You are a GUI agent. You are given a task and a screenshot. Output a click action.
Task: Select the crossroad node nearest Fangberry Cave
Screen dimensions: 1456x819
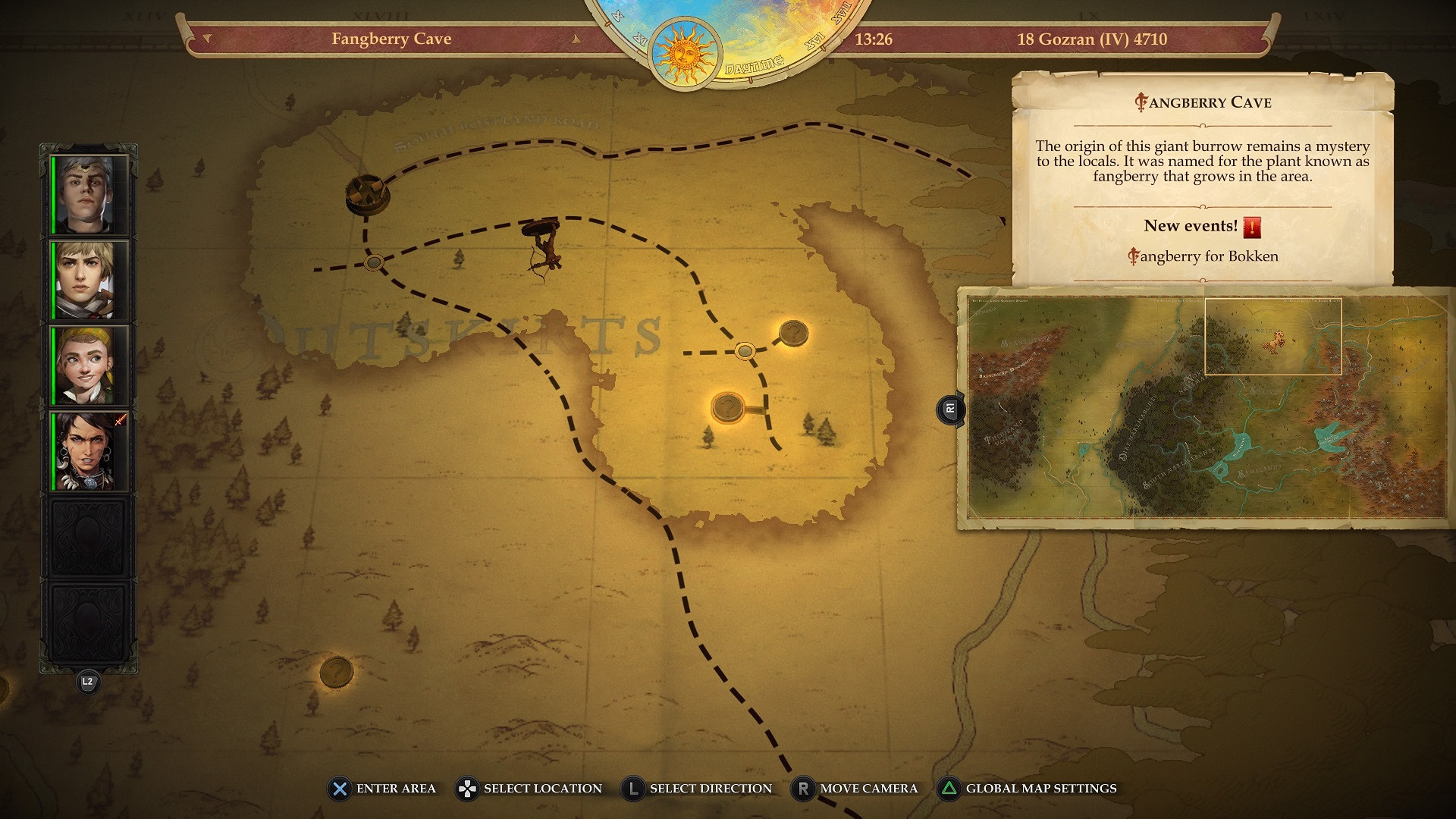click(373, 263)
